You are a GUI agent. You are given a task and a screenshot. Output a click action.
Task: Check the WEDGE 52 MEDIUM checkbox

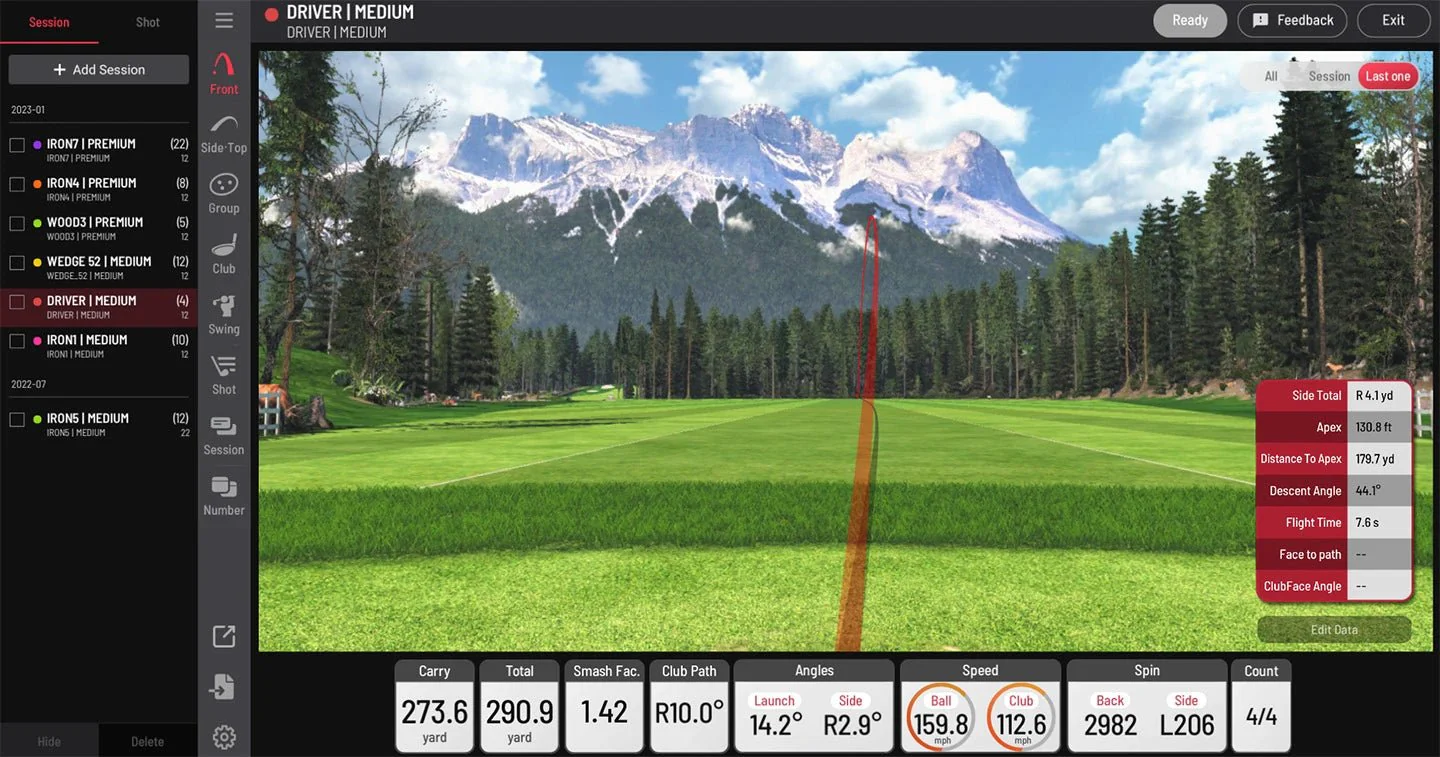coord(16,261)
